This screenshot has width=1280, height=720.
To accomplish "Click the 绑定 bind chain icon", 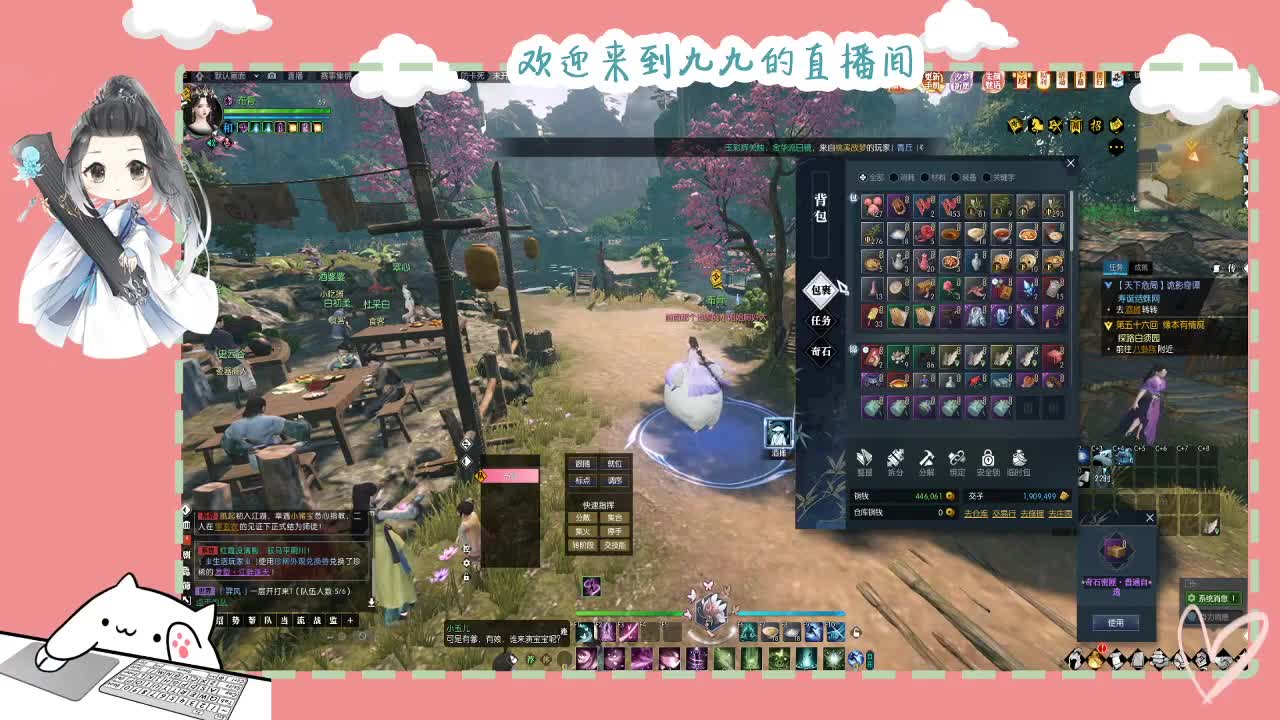I will click(956, 459).
